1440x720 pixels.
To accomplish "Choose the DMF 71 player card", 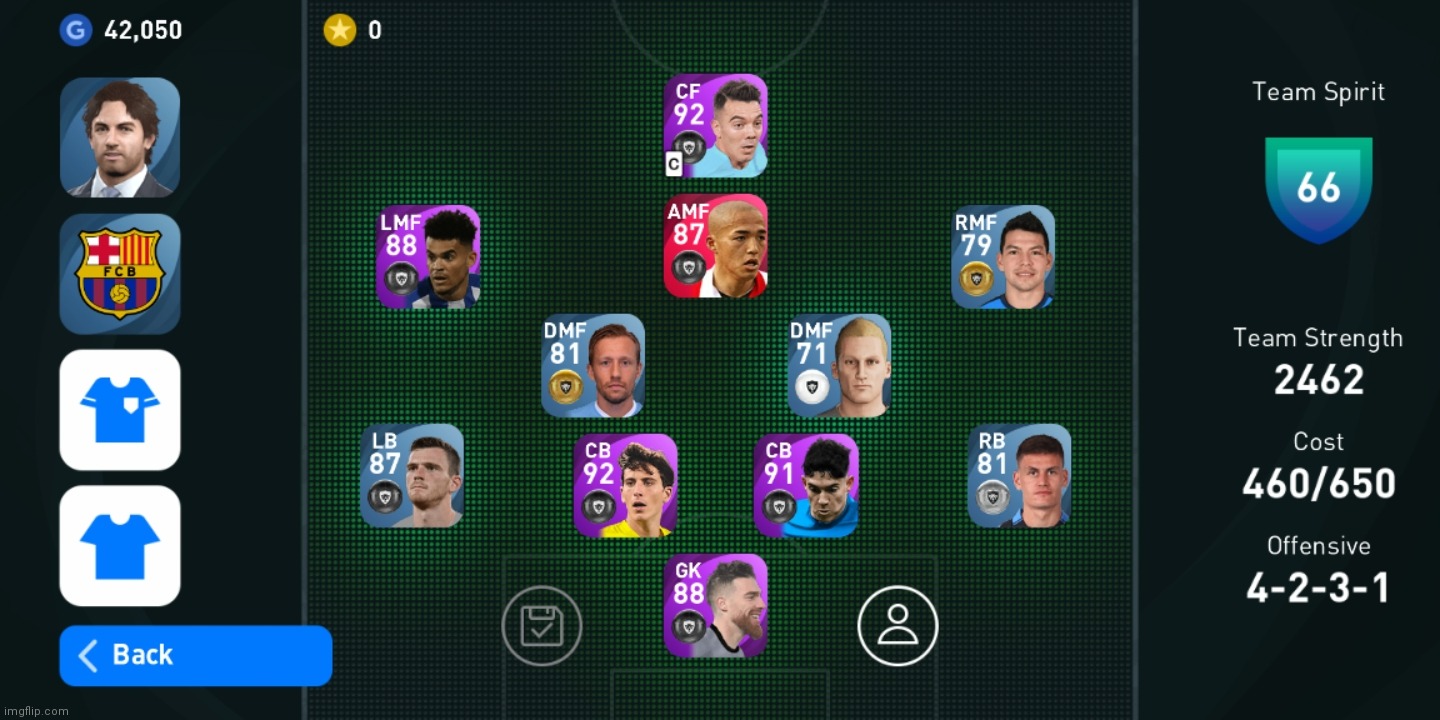I will point(839,366).
